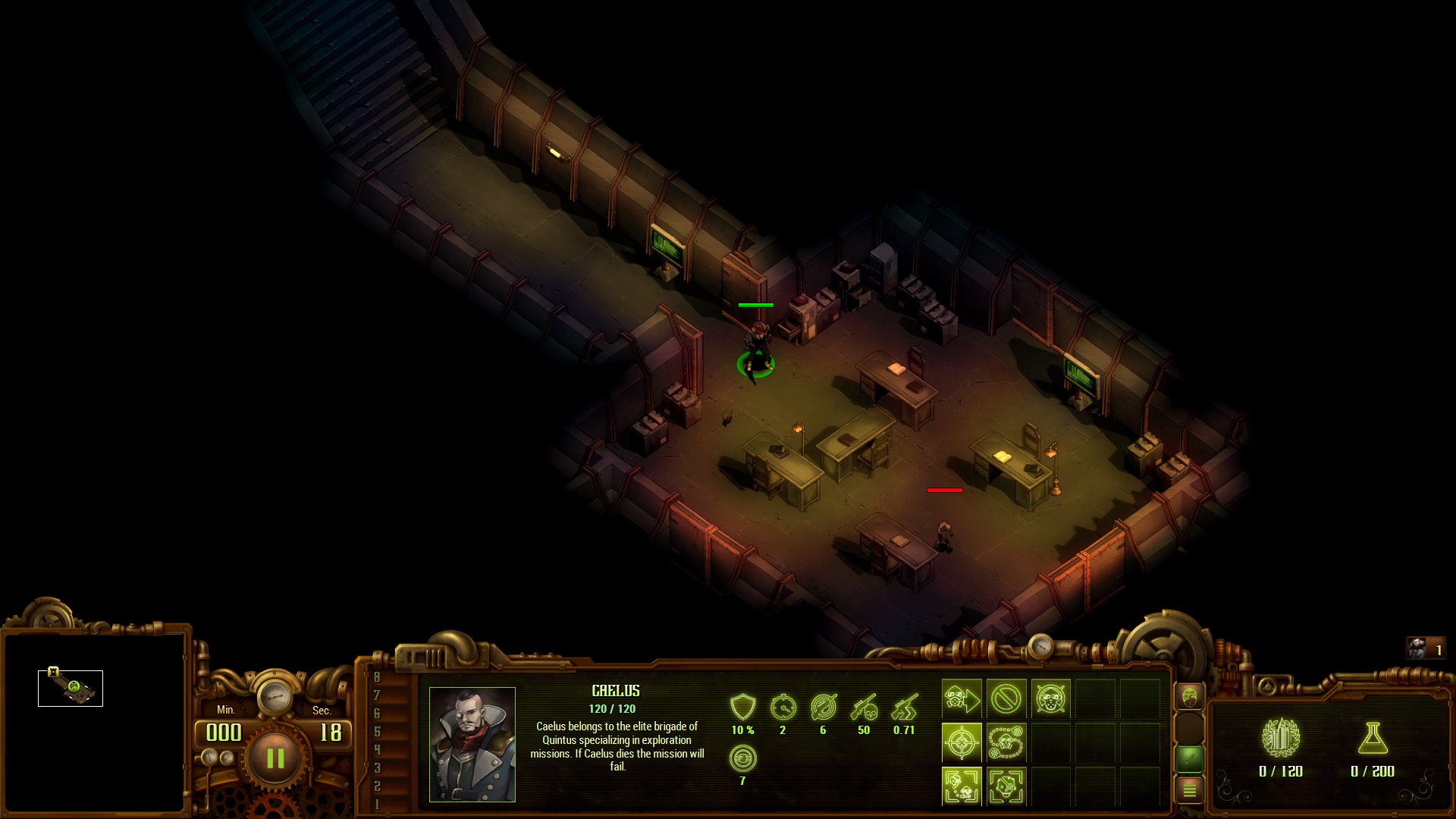Activate the crosshair attack command
This screenshot has height=819, width=1456.
pos(962,742)
